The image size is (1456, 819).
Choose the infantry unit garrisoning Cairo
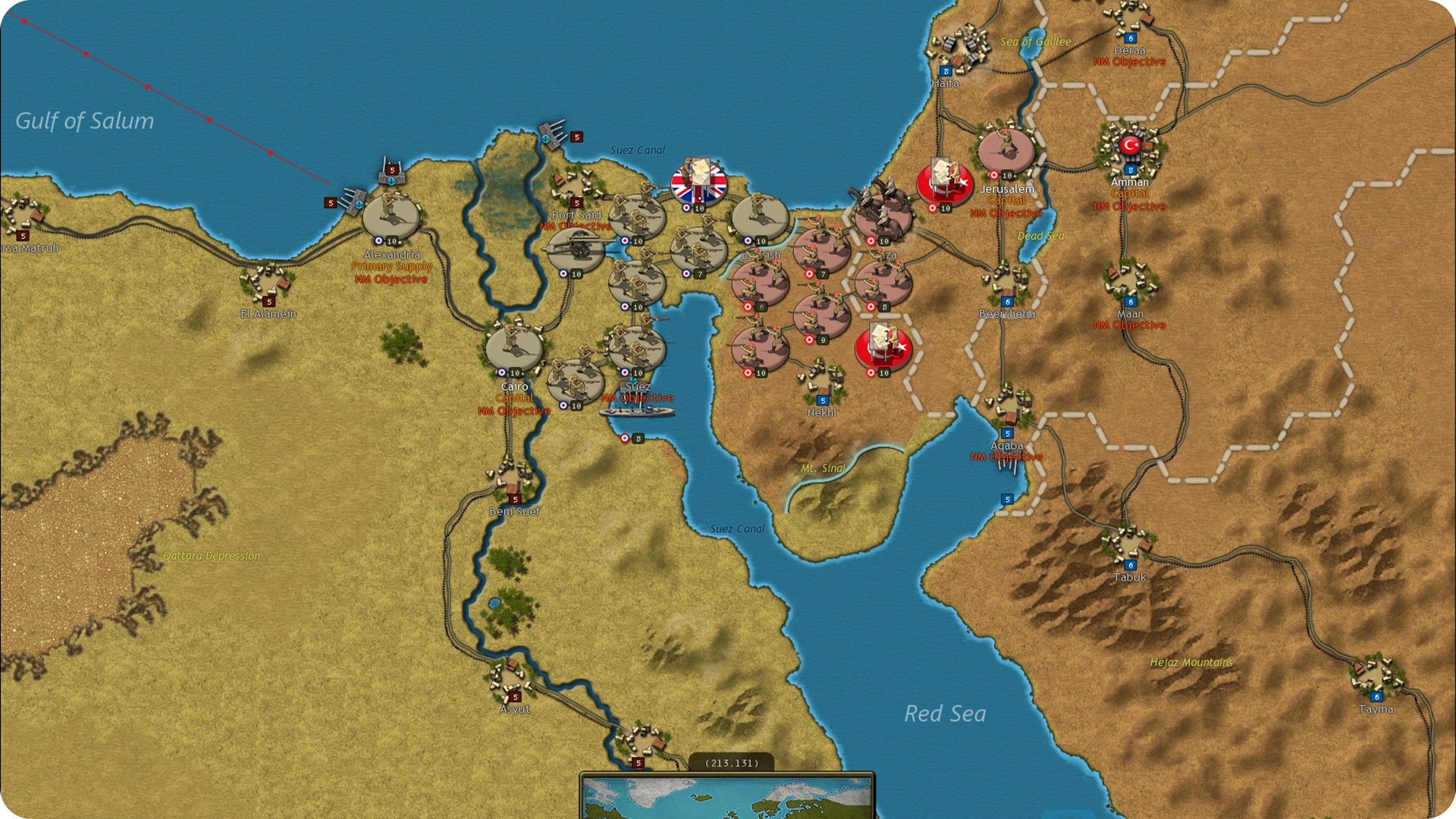pyautogui.click(x=514, y=348)
